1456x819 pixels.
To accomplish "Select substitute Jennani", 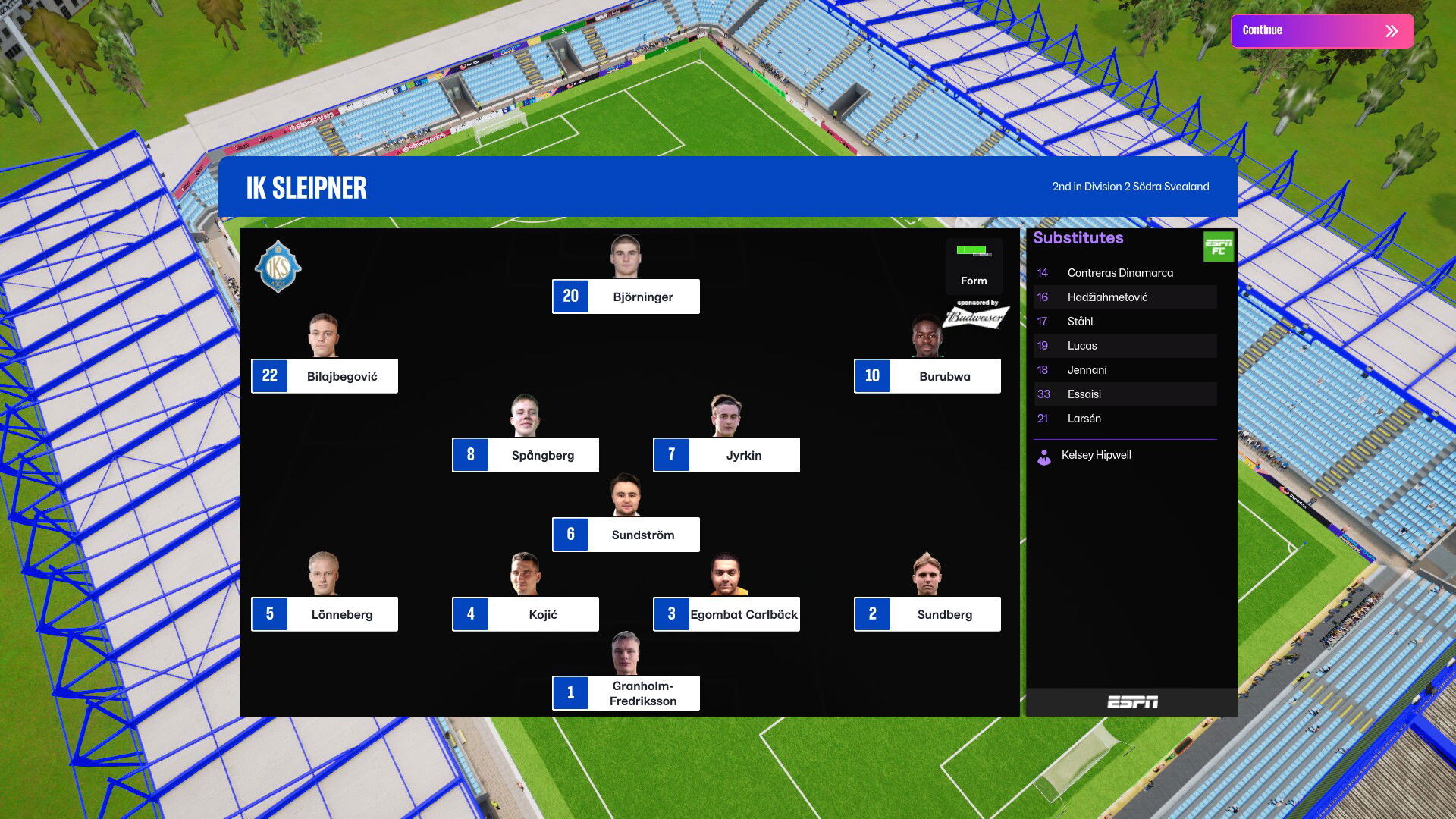I will pyautogui.click(x=1087, y=370).
